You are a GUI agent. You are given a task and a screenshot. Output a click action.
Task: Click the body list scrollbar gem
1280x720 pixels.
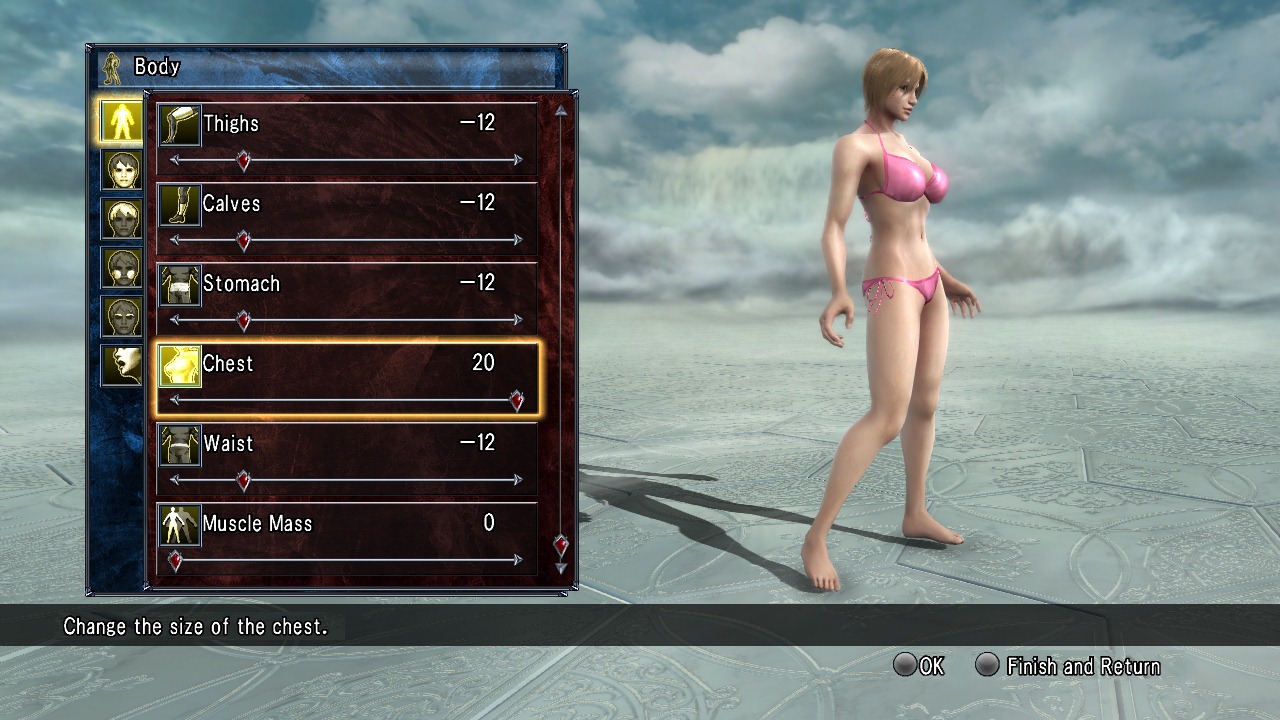(x=561, y=545)
